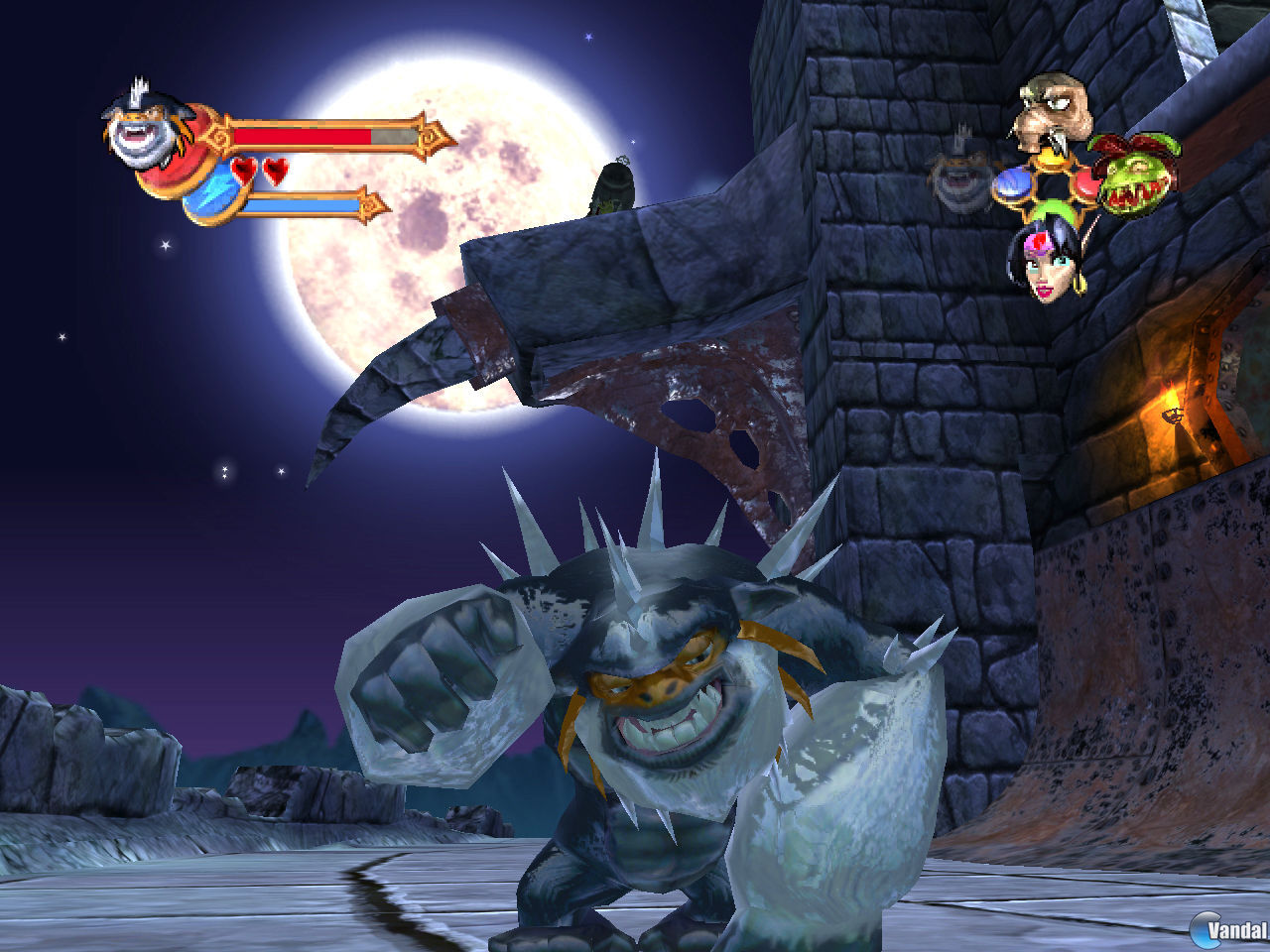This screenshot has width=1270, height=952.
Task: Open the ornate health banner's left scroll end
Action: click(219, 134)
